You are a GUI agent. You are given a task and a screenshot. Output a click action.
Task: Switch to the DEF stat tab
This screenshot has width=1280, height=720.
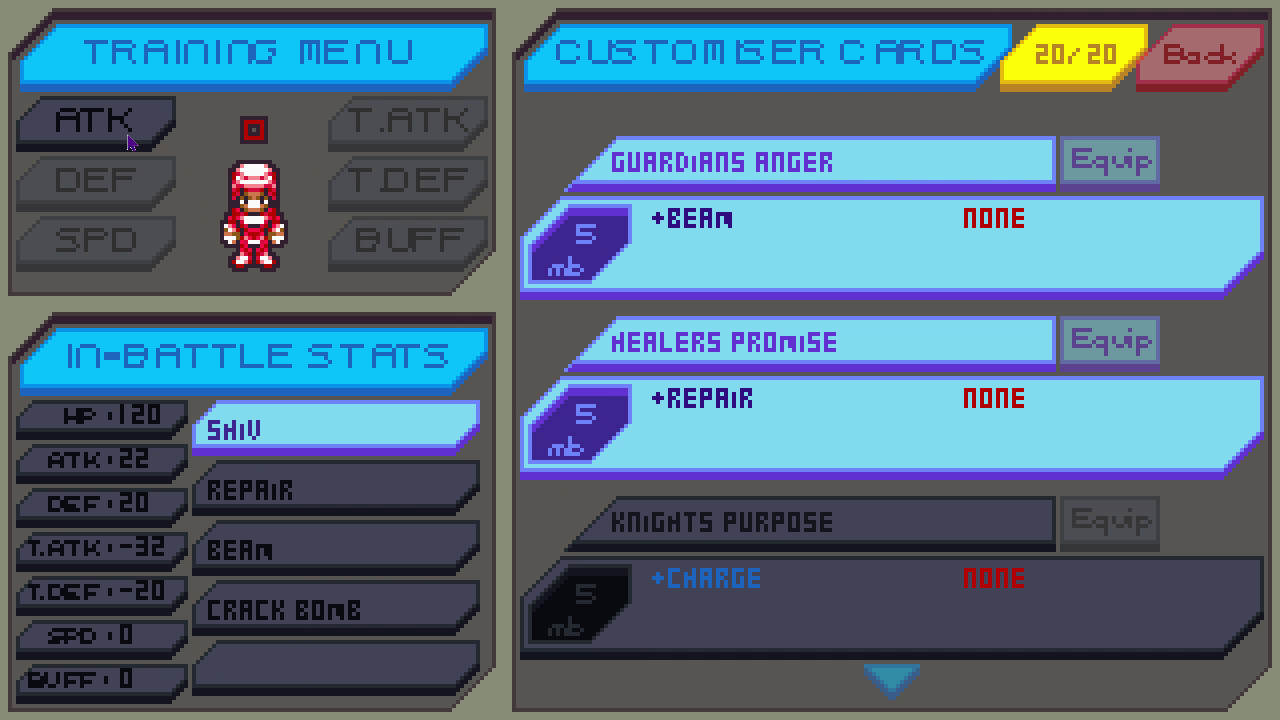[95, 181]
